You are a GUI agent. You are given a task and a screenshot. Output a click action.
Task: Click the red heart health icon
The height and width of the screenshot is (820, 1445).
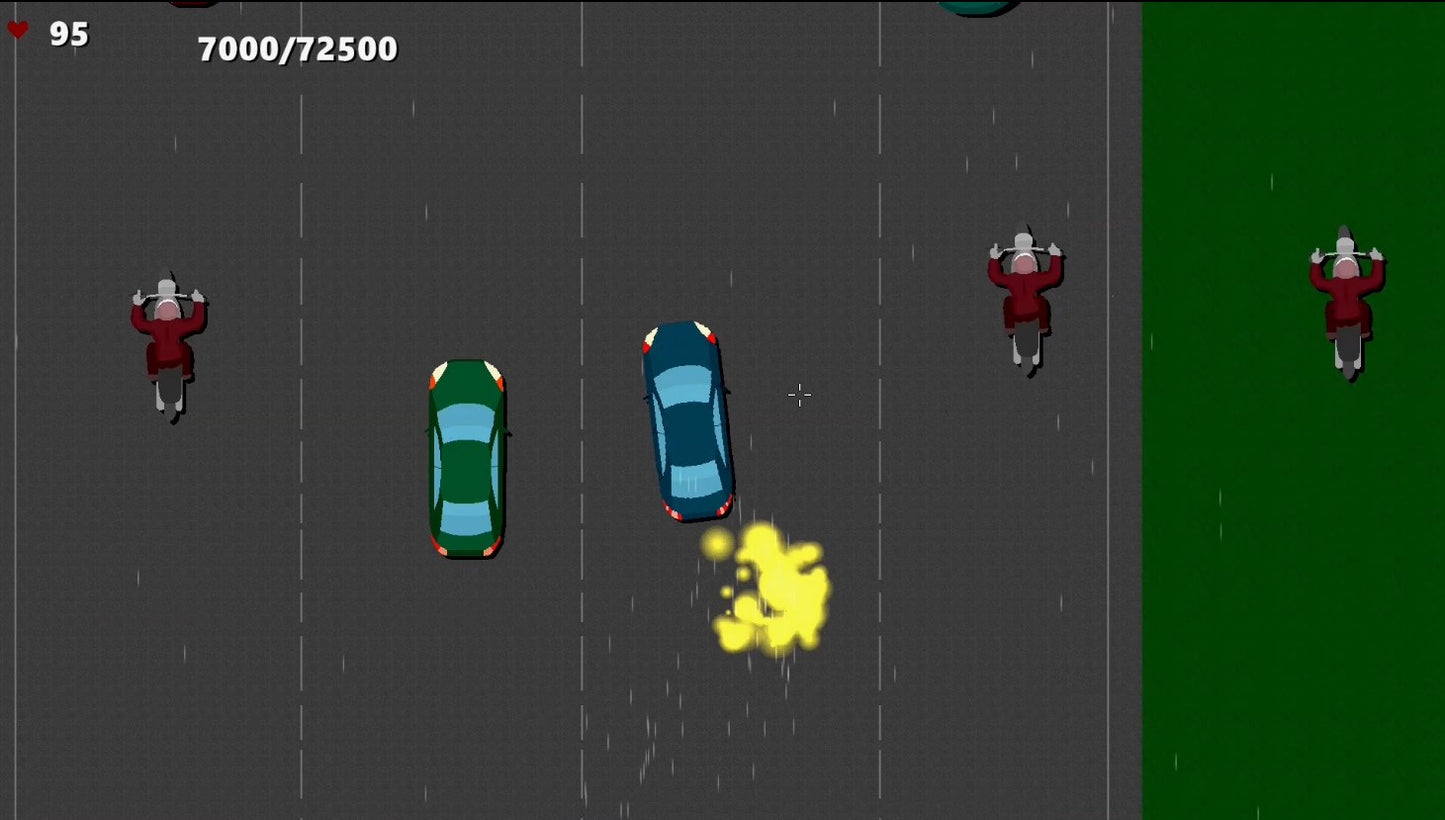coord(19,29)
